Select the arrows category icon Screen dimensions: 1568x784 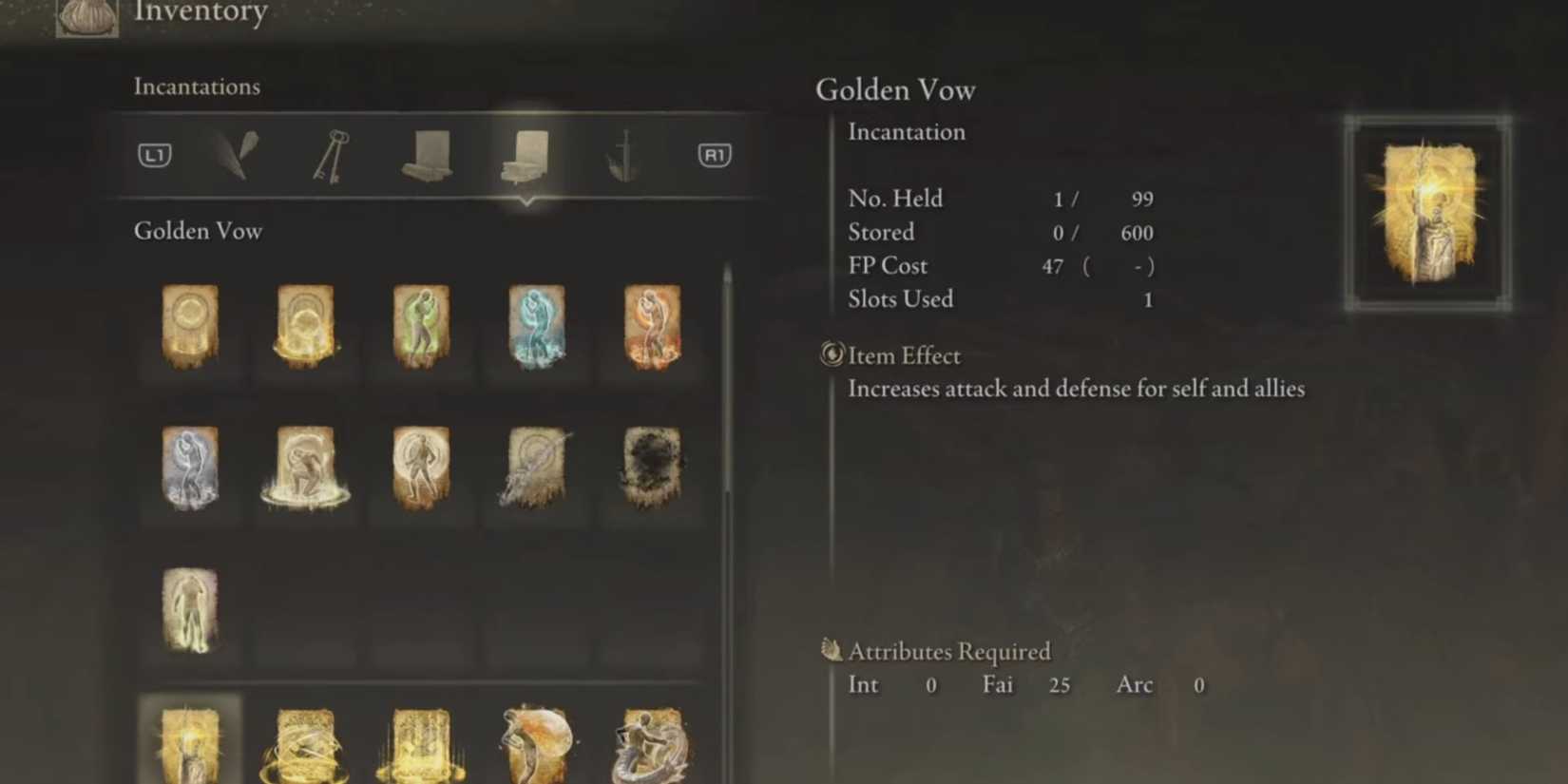tap(234, 155)
